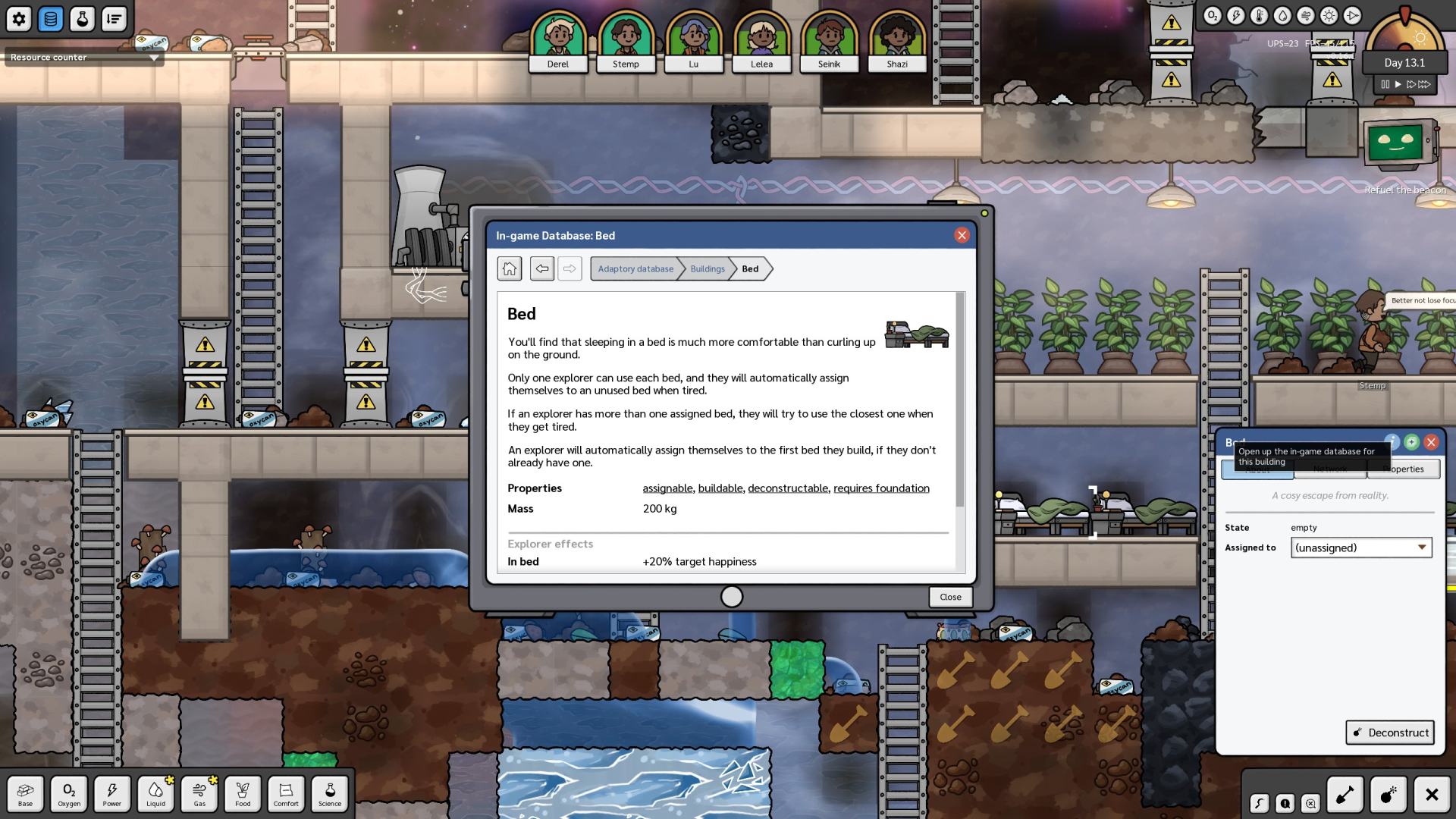Navigate back in the database
This screenshot has height=819, width=1456.
click(x=541, y=268)
